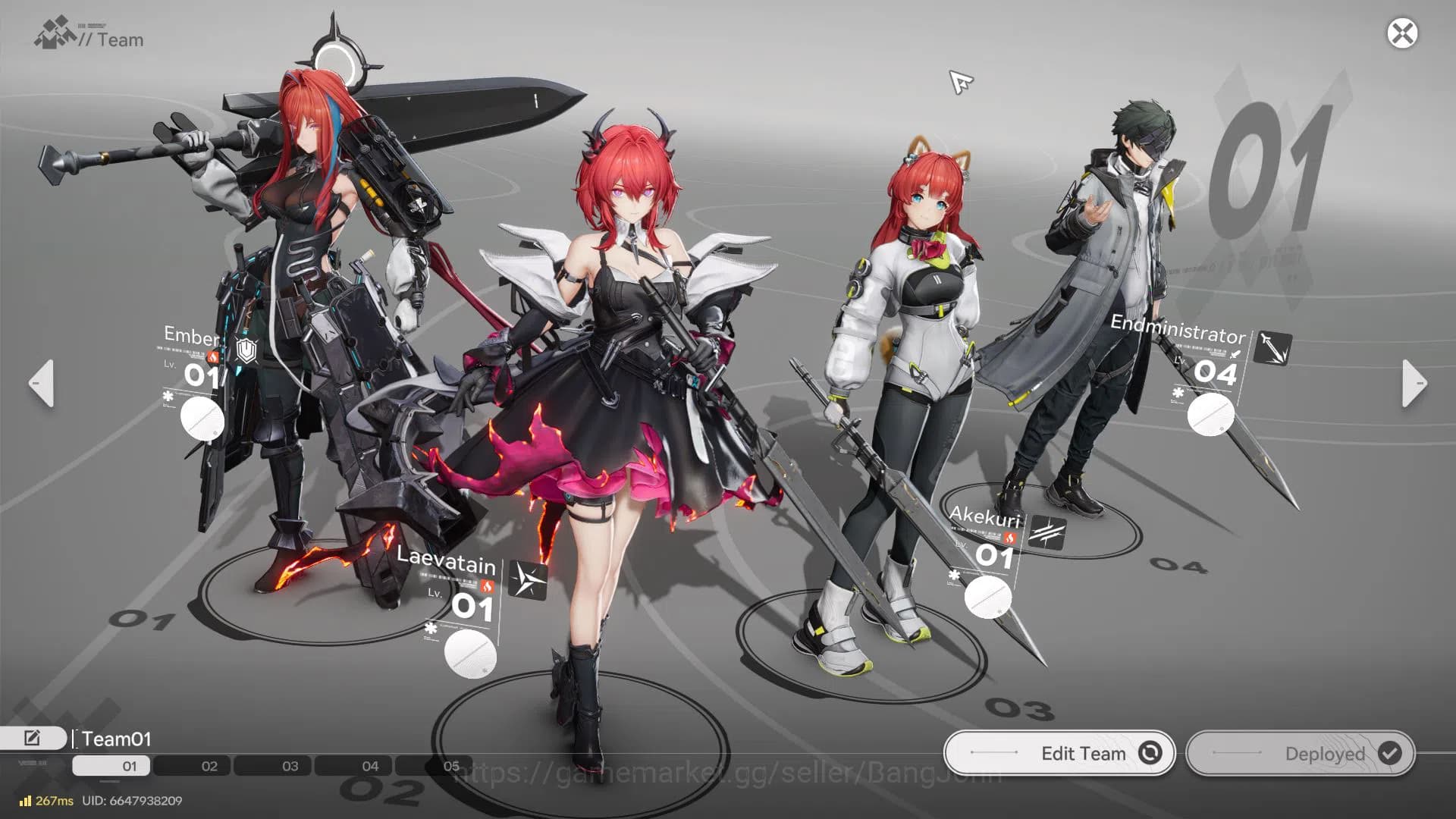Click the fire element icon under Ember's name
The image size is (1456, 819).
tap(212, 357)
